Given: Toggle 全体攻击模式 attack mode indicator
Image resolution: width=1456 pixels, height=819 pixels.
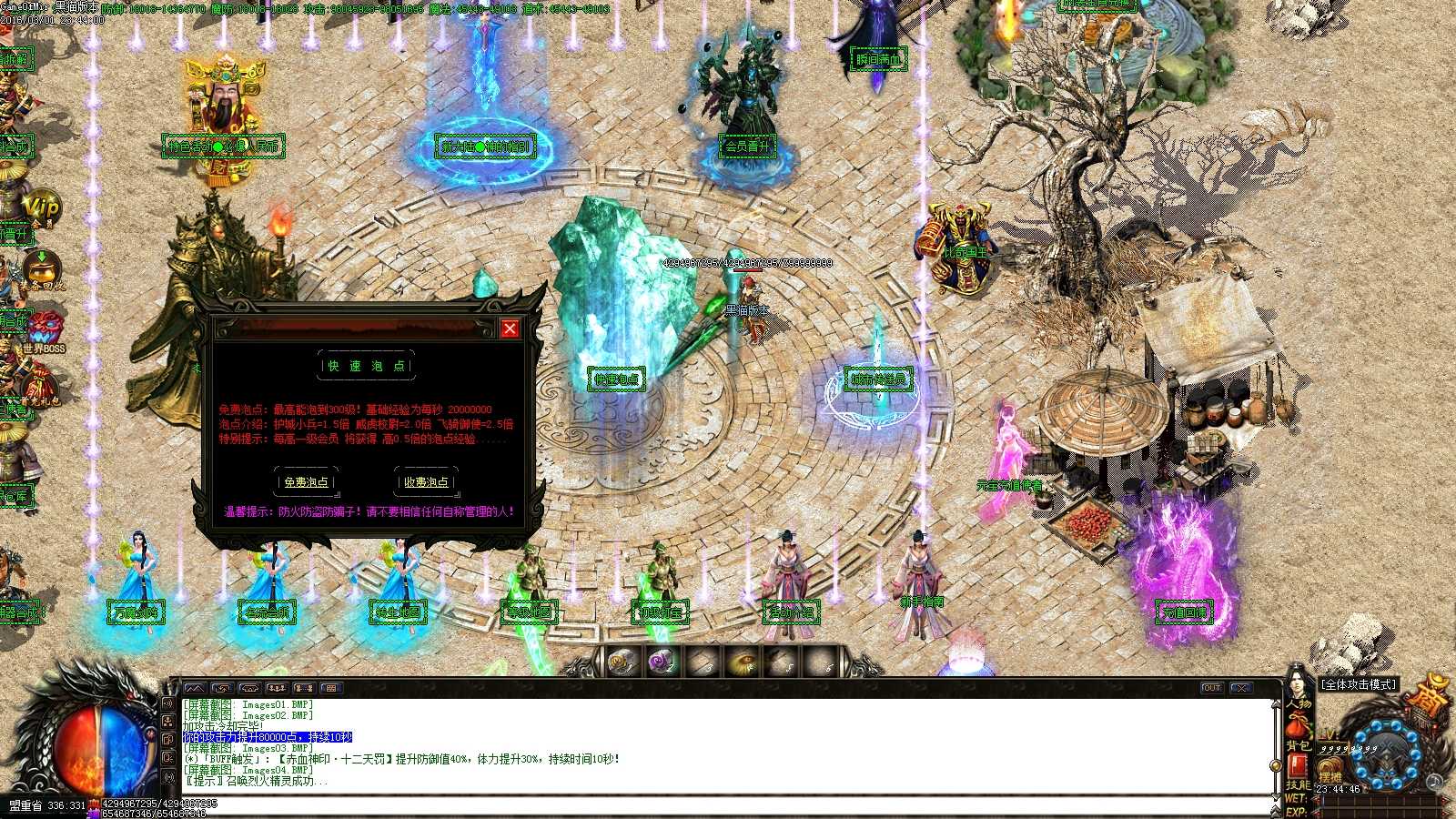Looking at the screenshot, I should pyautogui.click(x=1358, y=684).
